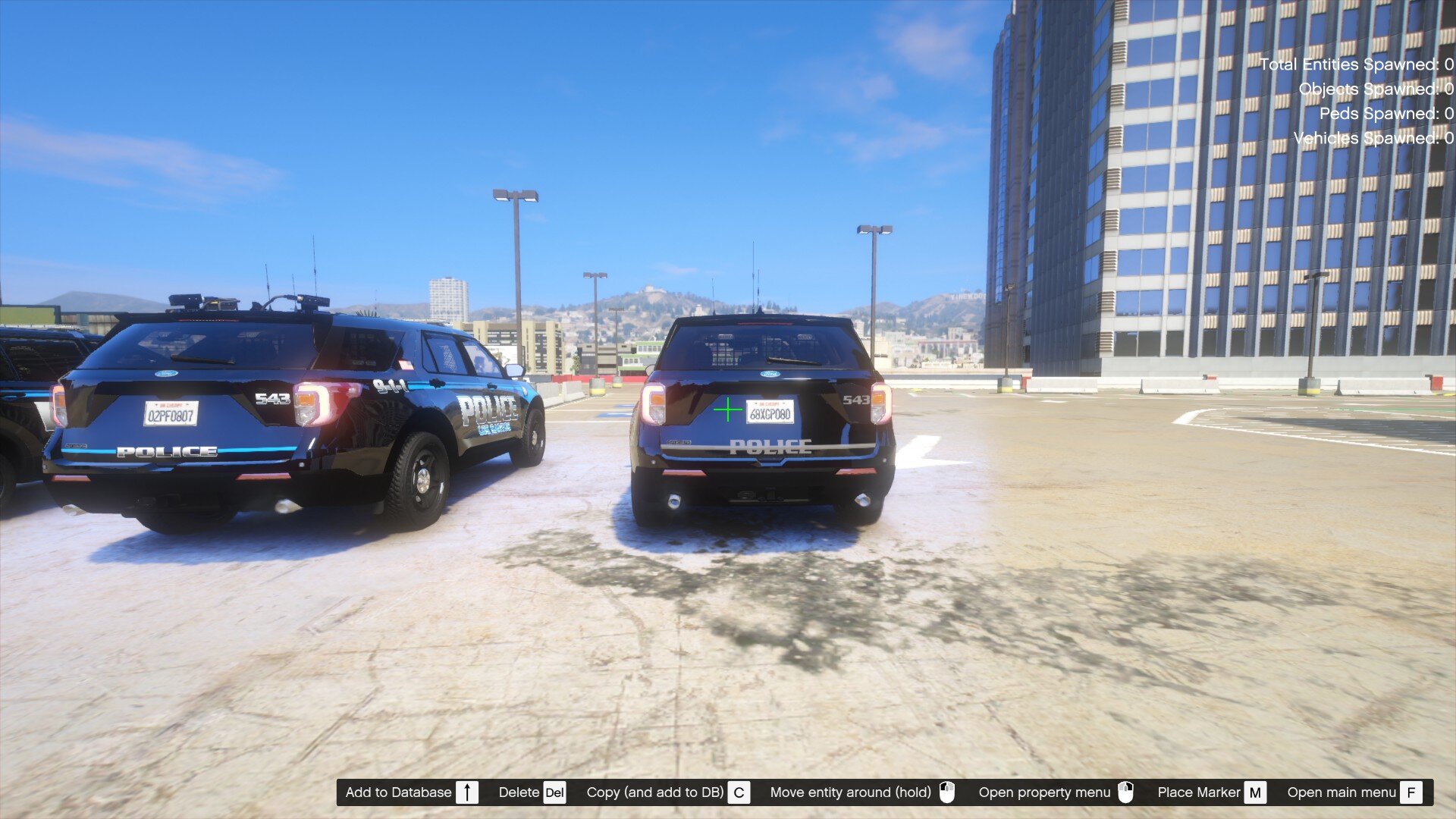Click the Move entity around (hold) label

click(x=851, y=792)
